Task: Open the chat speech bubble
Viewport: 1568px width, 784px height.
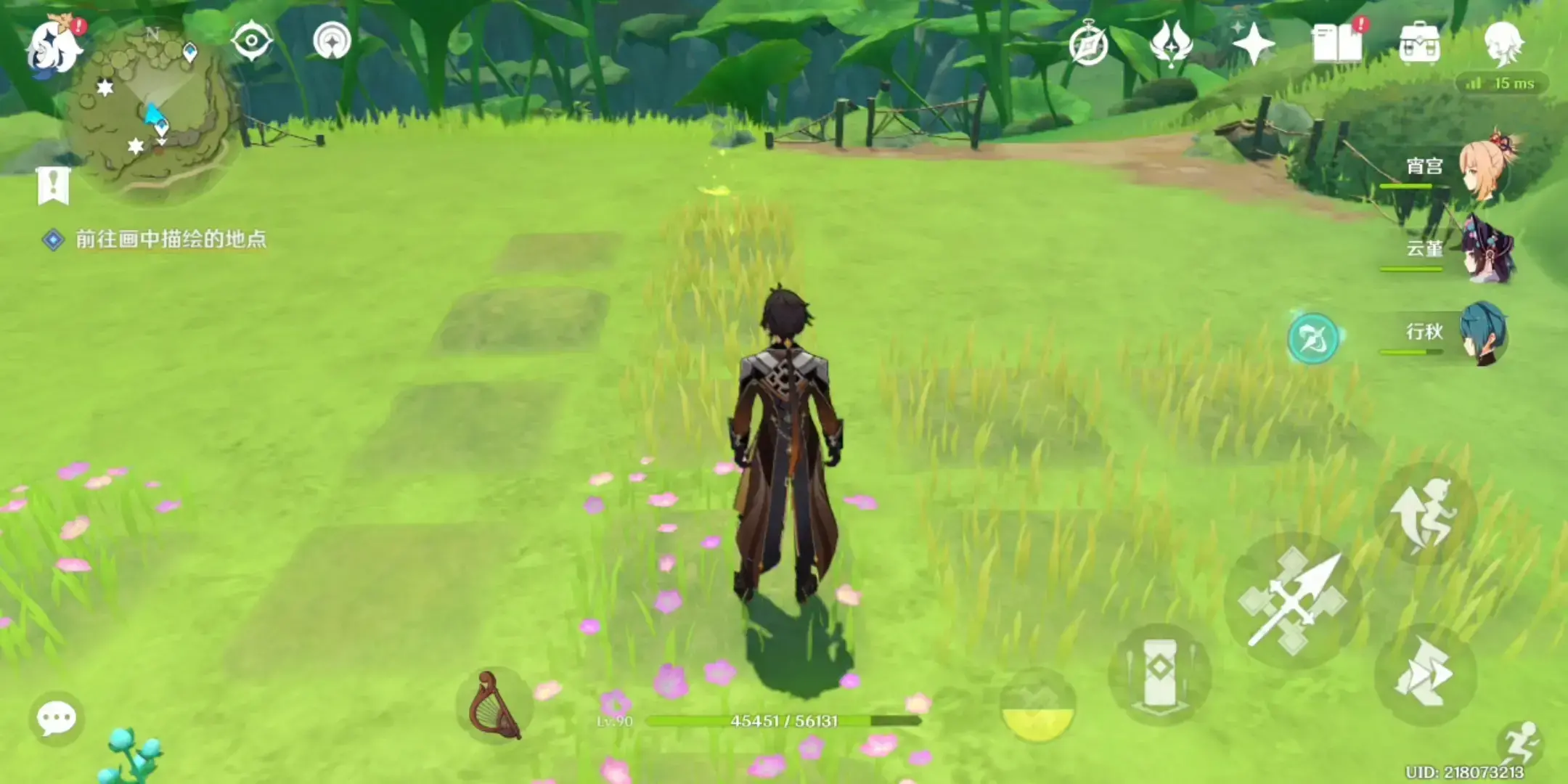Action: coord(56,719)
